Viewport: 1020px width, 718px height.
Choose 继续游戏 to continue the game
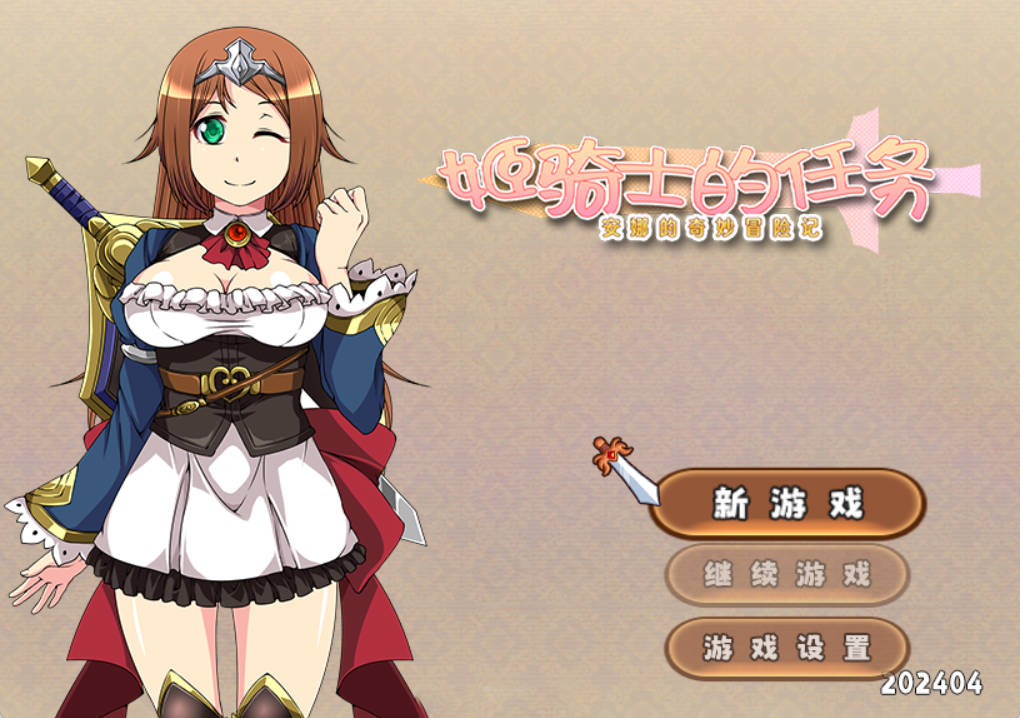787,575
